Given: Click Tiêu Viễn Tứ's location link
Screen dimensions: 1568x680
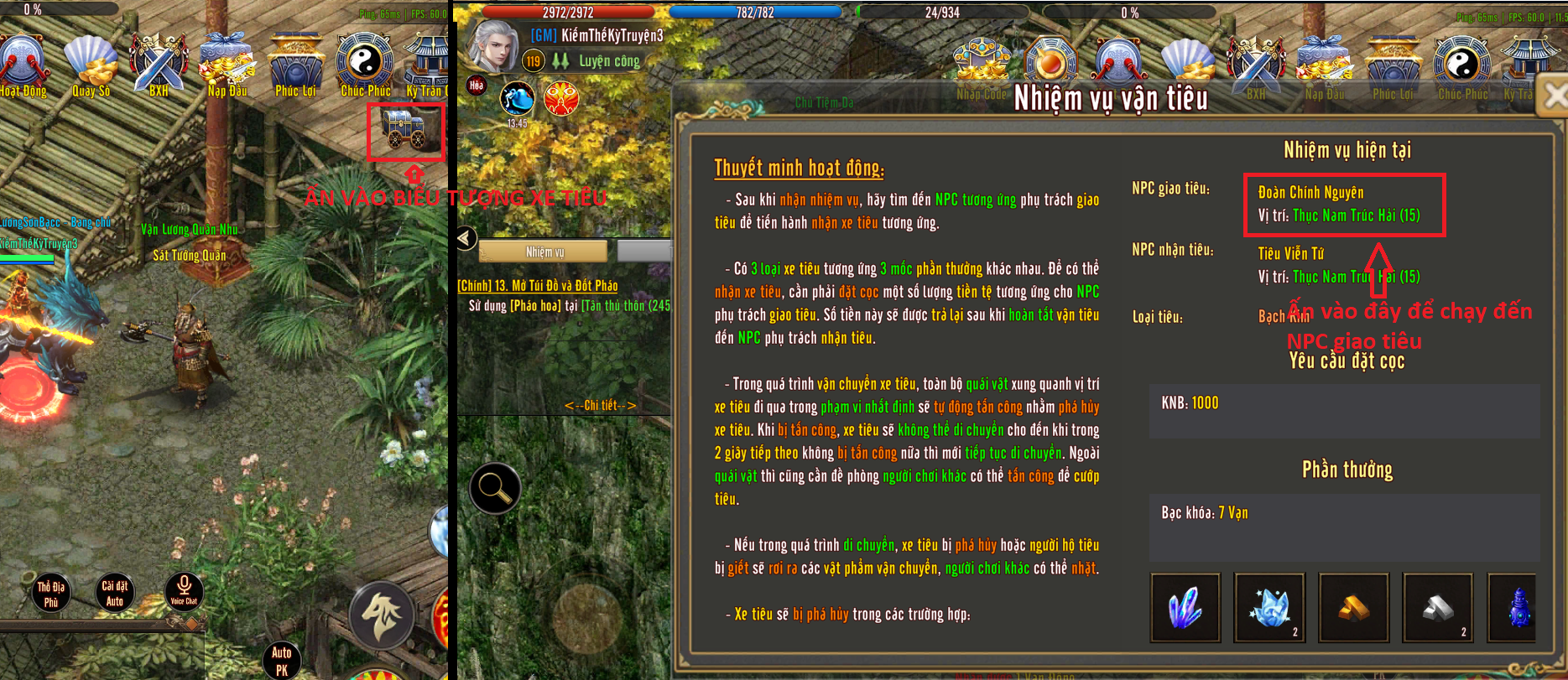Looking at the screenshot, I should coord(1356,277).
